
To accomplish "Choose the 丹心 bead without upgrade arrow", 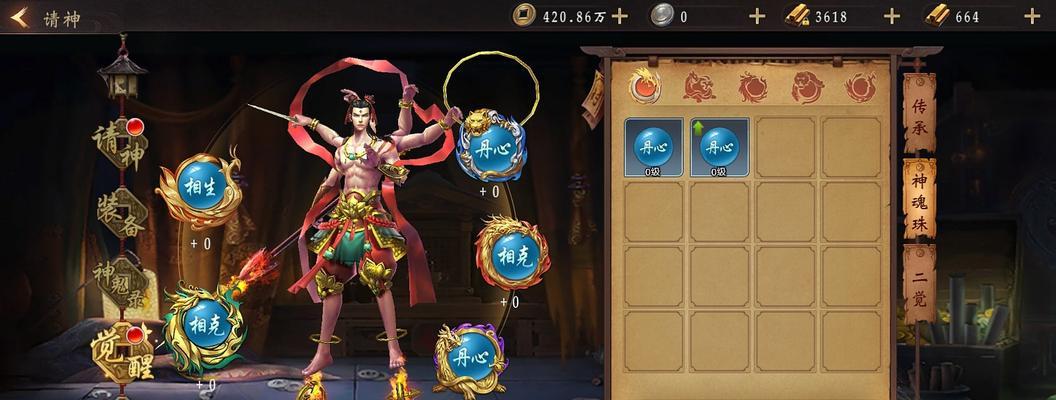I will pyautogui.click(x=654, y=147).
